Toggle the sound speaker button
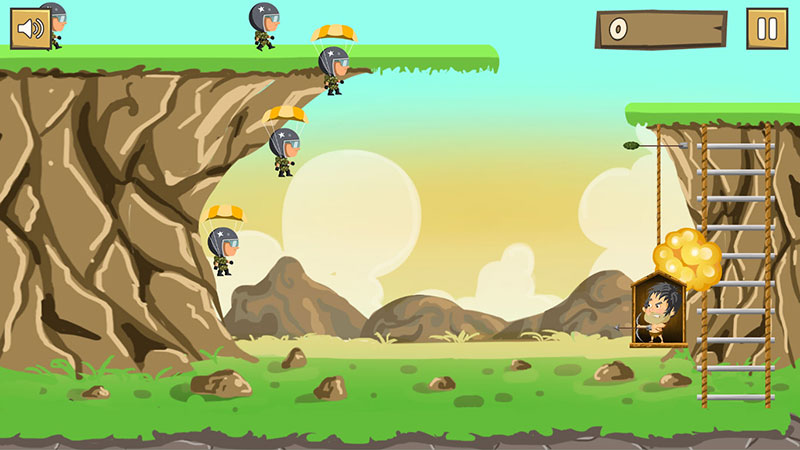This screenshot has height=450, width=800. tap(31, 28)
